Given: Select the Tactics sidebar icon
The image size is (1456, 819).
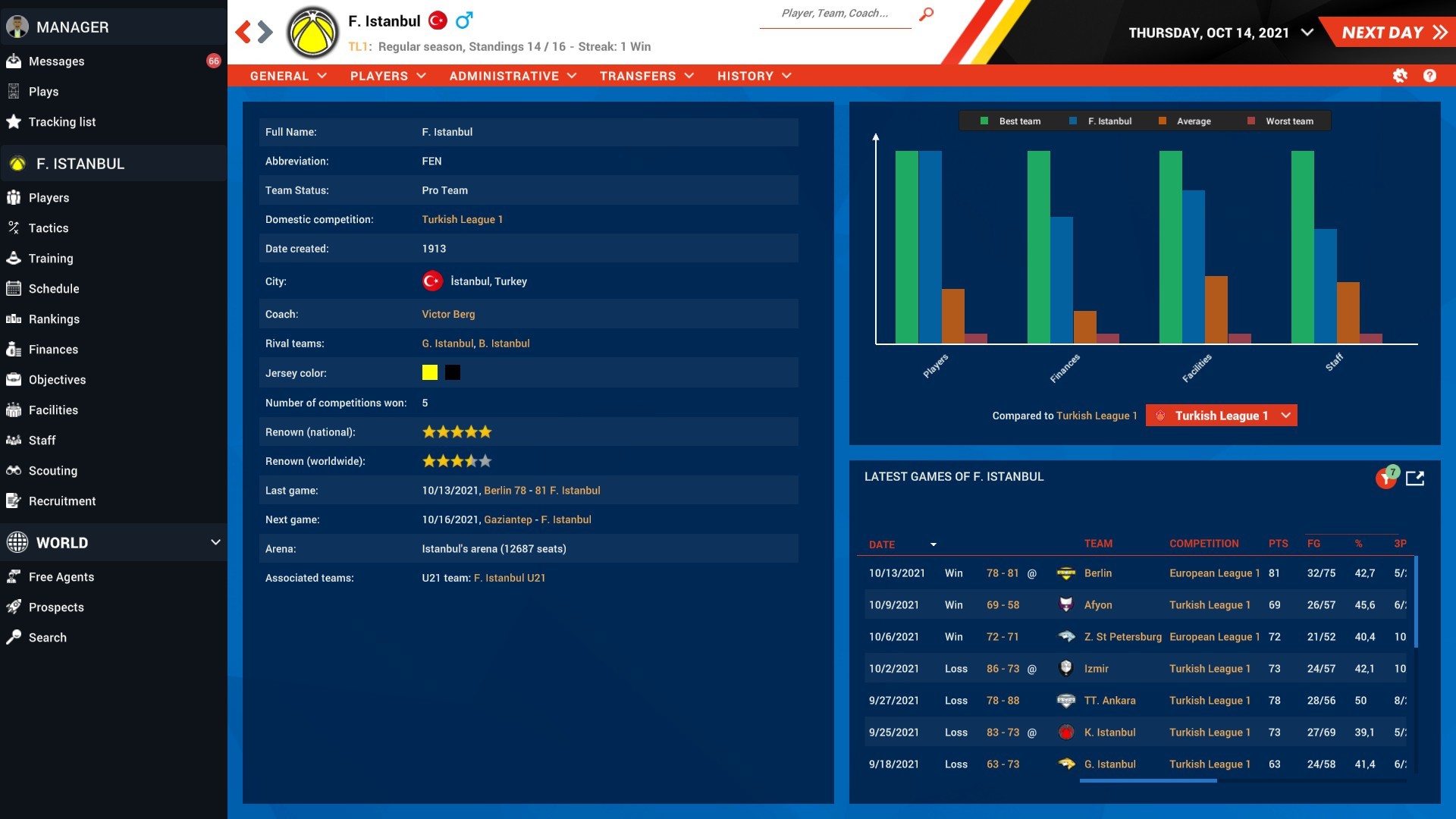Looking at the screenshot, I should 49,227.
